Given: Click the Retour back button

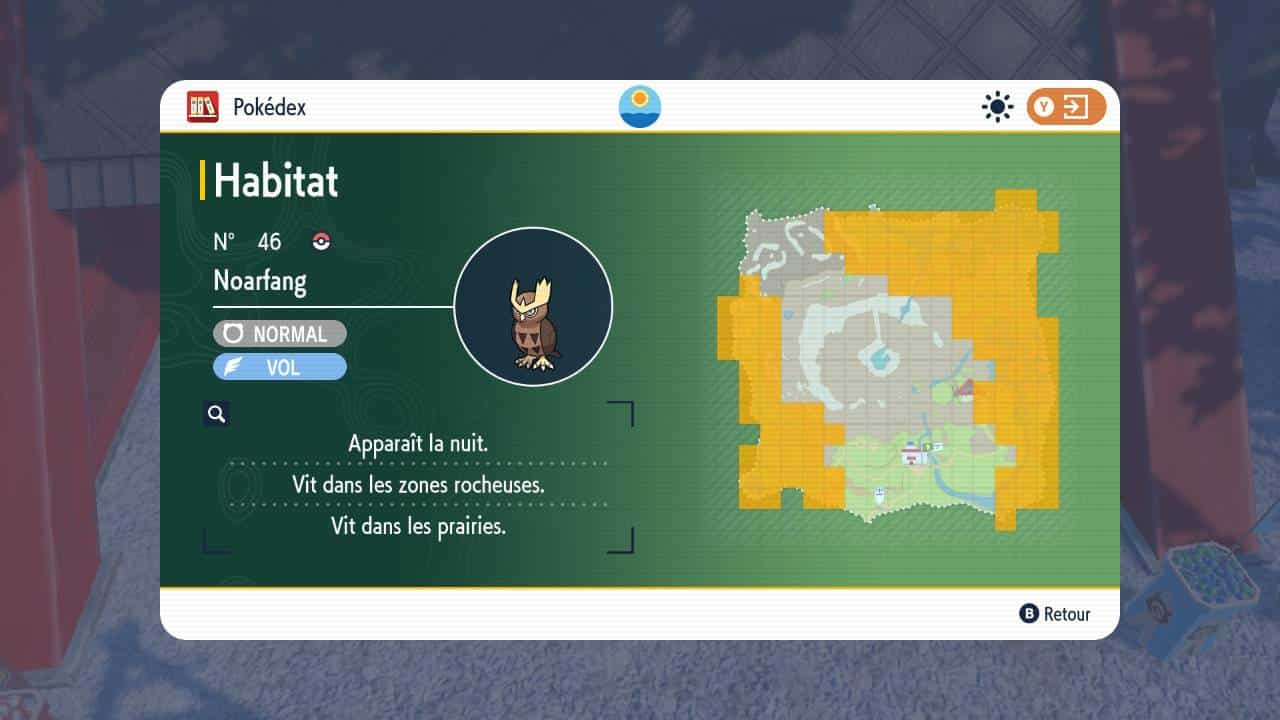Looking at the screenshot, I should [1055, 614].
